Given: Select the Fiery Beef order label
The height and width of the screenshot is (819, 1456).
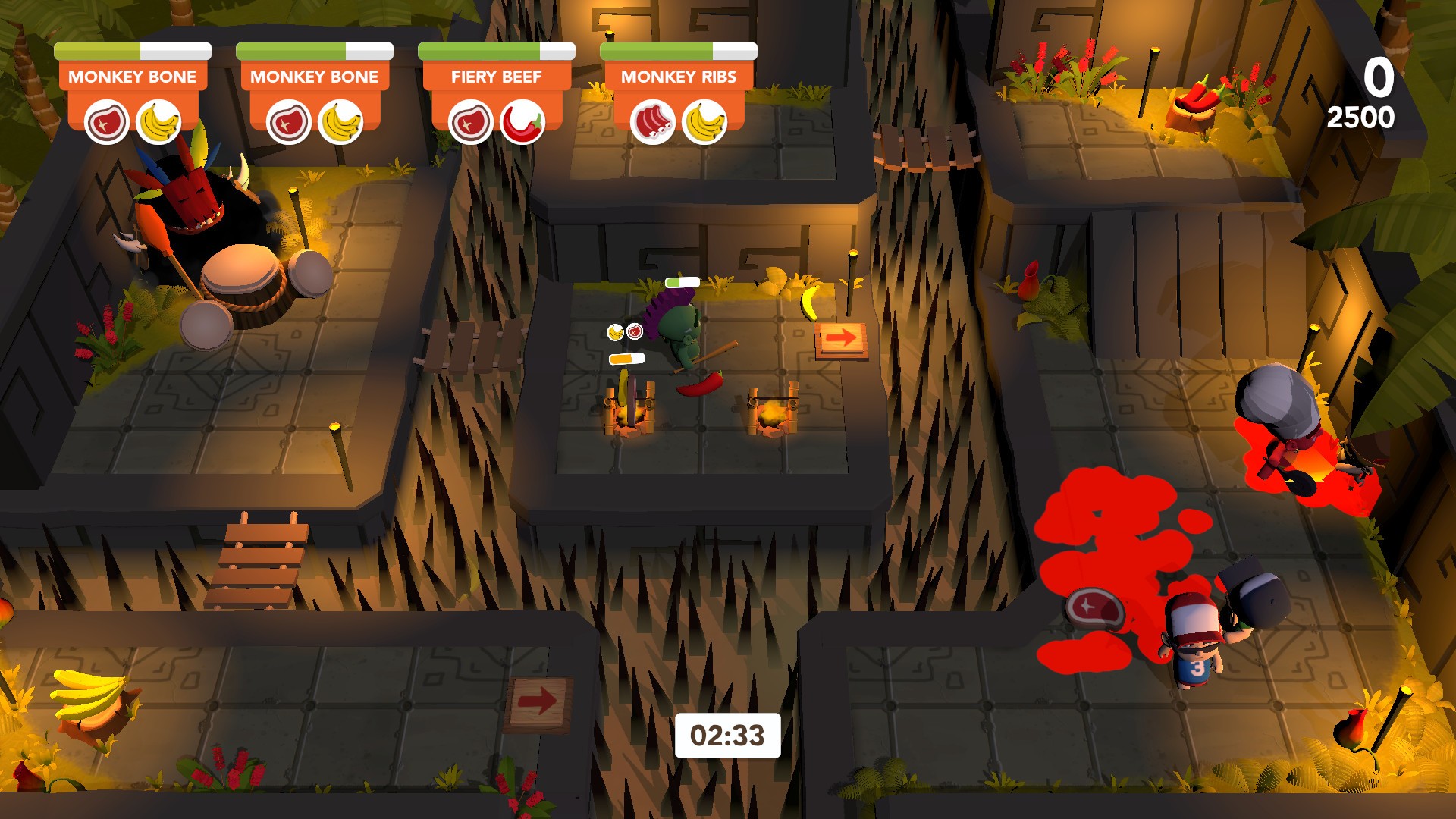Looking at the screenshot, I should pos(497,75).
